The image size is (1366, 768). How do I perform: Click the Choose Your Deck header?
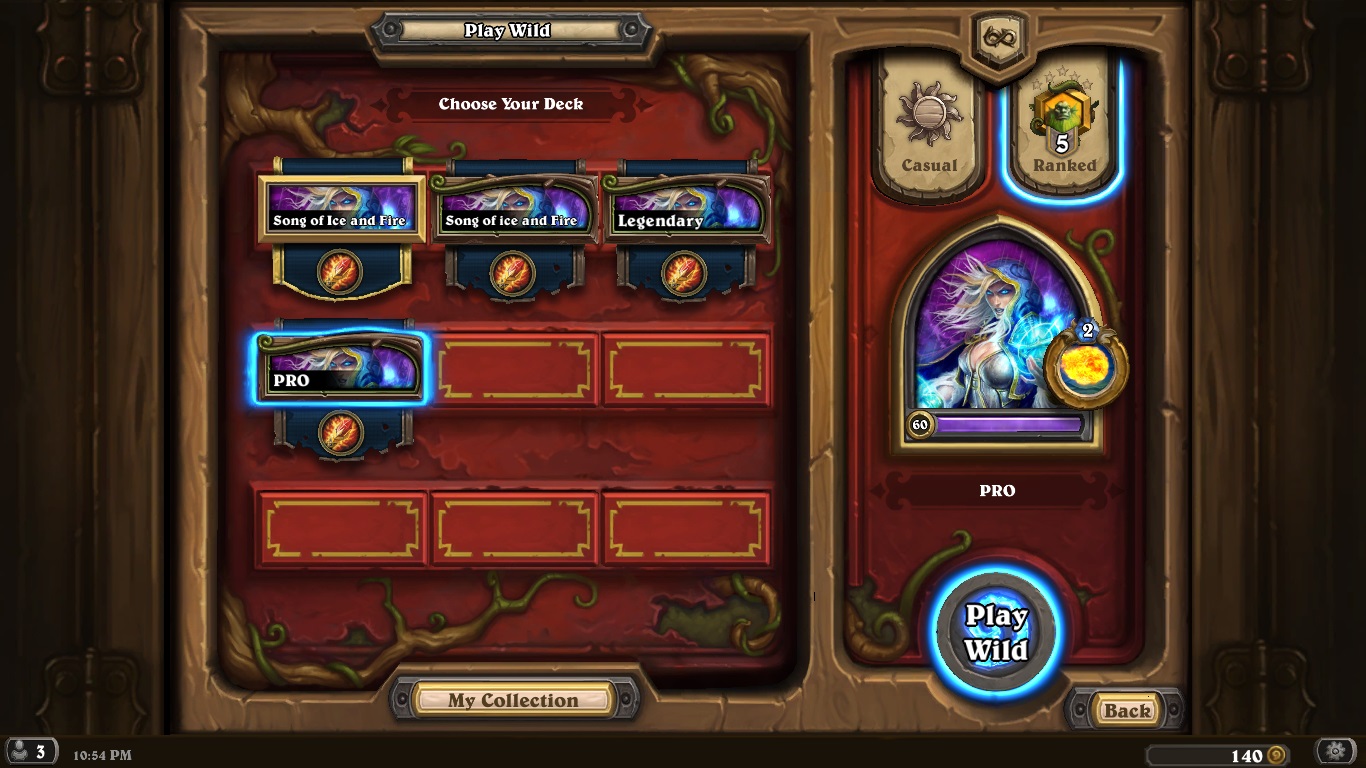pyautogui.click(x=510, y=105)
